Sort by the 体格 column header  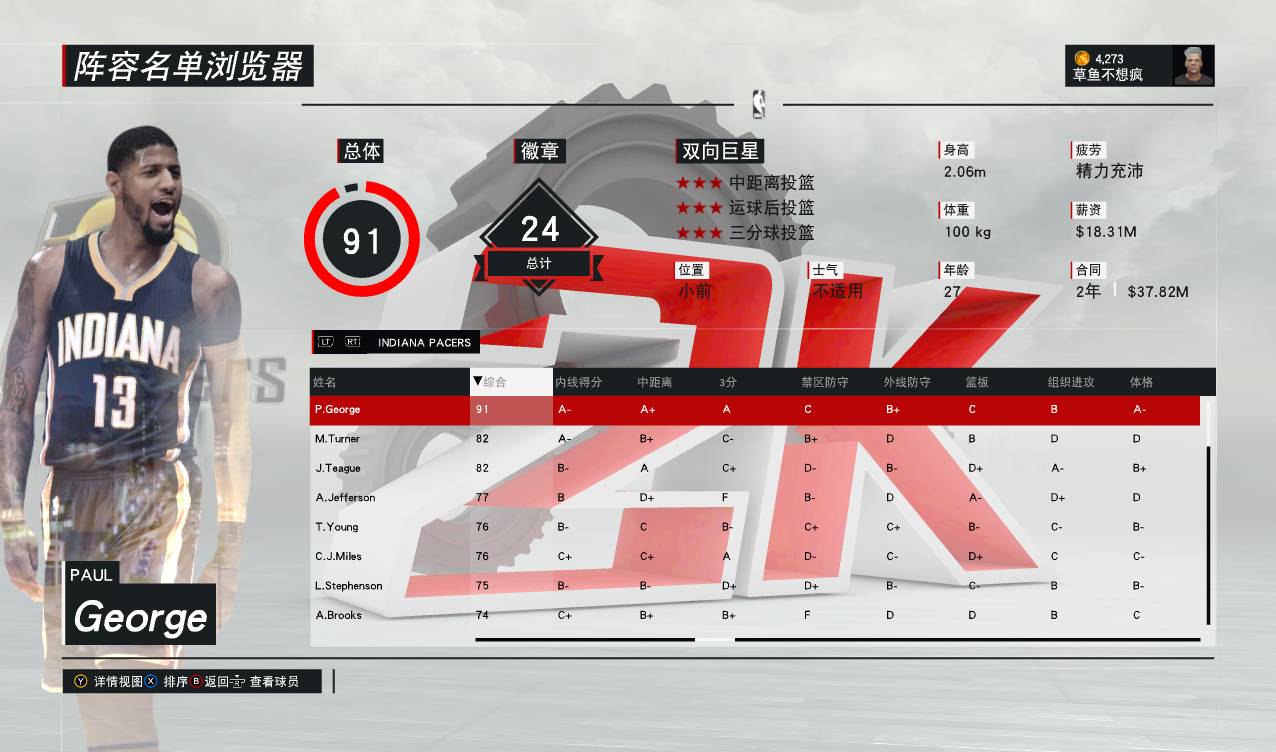click(x=1141, y=382)
